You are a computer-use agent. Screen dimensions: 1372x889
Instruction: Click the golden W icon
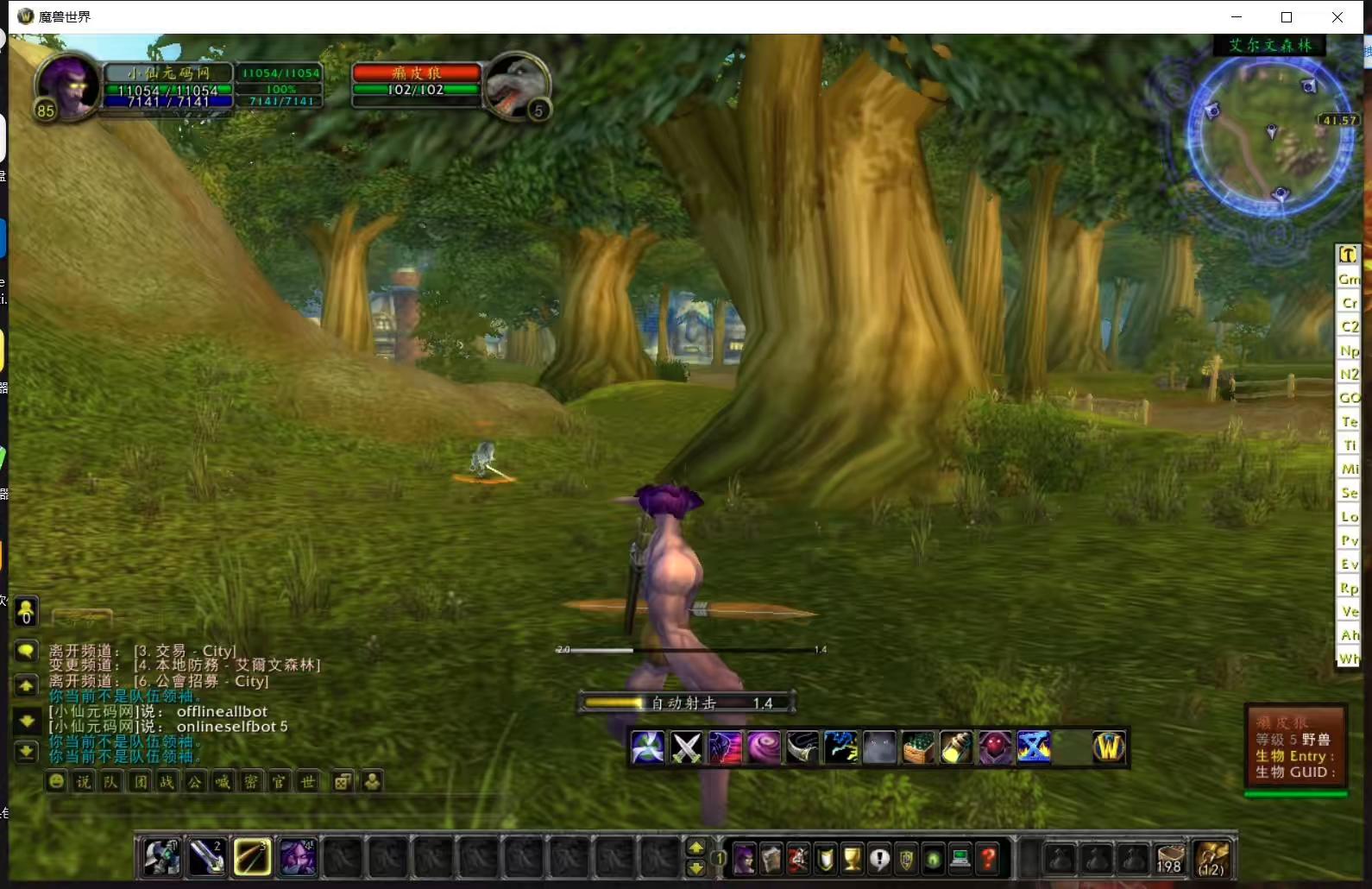click(x=1110, y=747)
